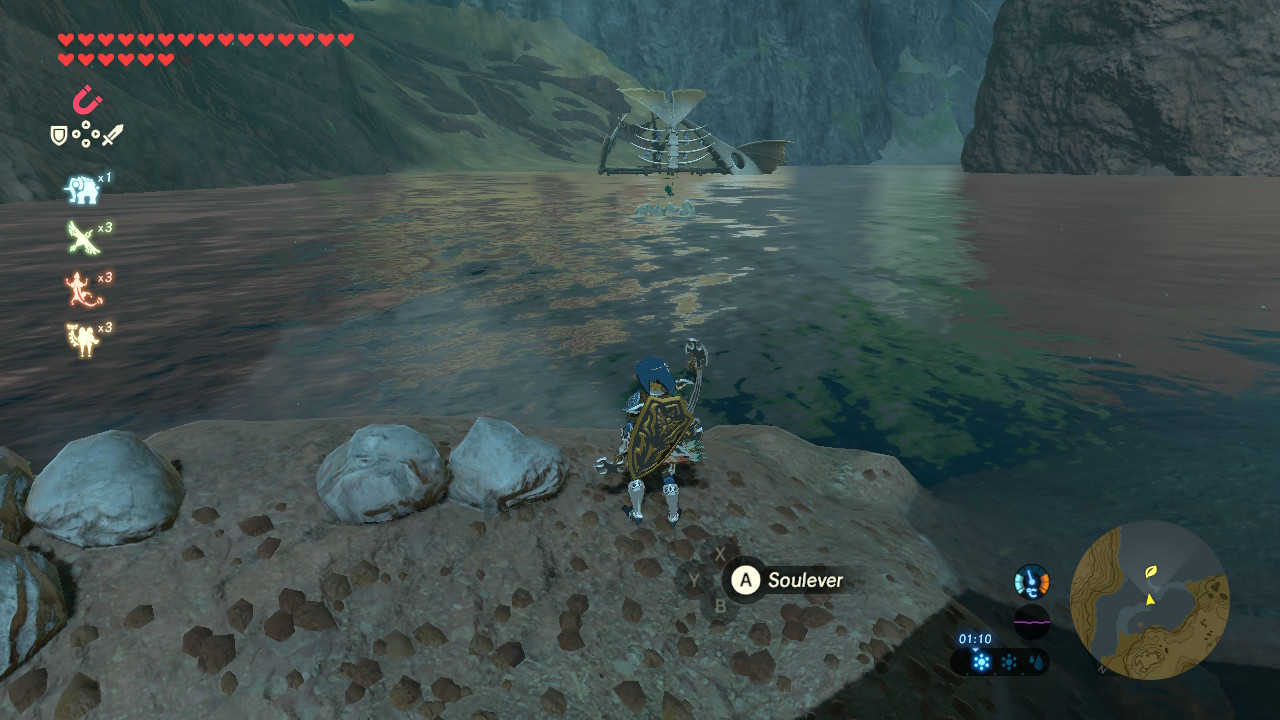
Task: Open the circular minimap
Action: [x=1149, y=600]
